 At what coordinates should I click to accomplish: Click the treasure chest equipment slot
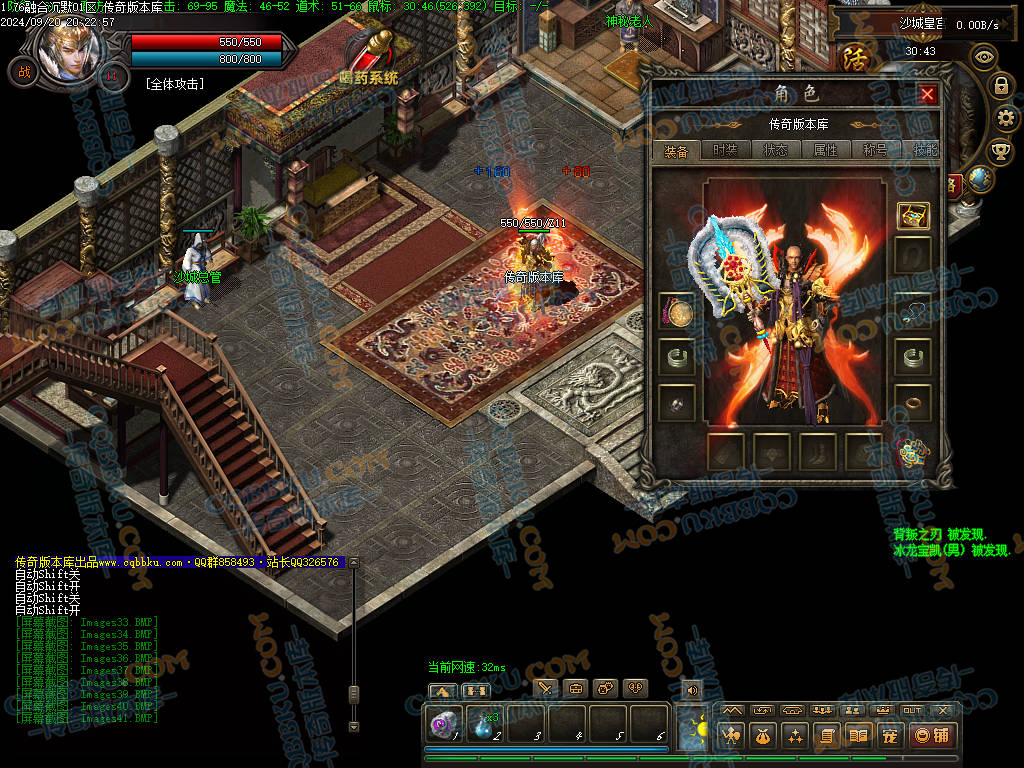(913, 215)
